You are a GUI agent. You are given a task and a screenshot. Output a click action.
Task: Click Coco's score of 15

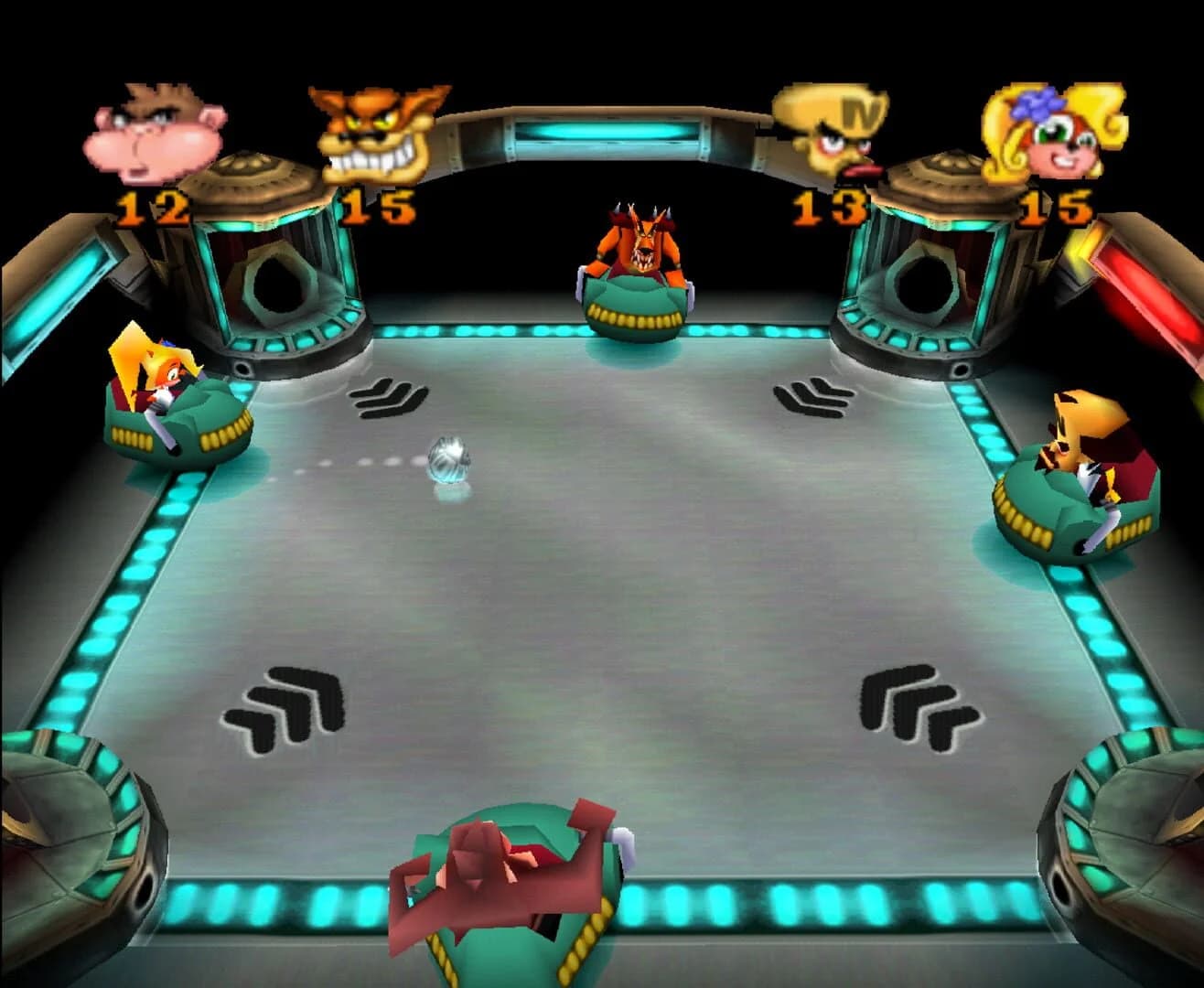pos(1057,209)
